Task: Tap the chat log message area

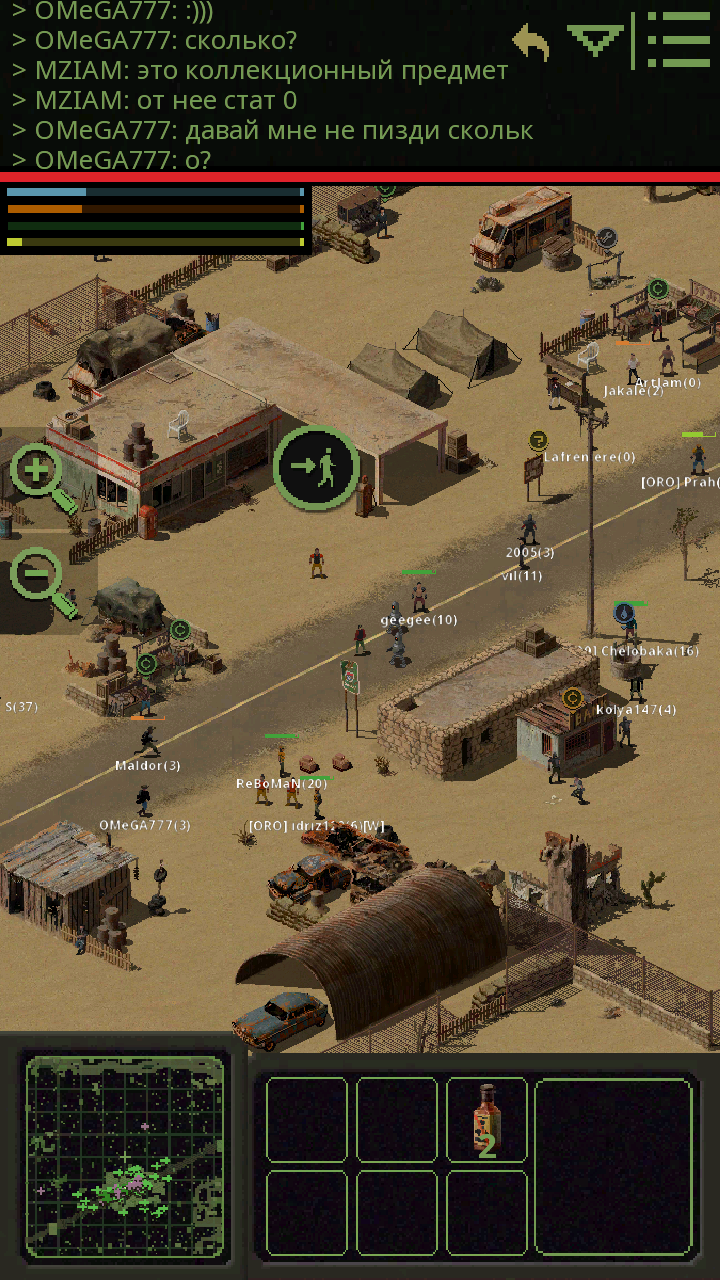Action: coord(260,85)
